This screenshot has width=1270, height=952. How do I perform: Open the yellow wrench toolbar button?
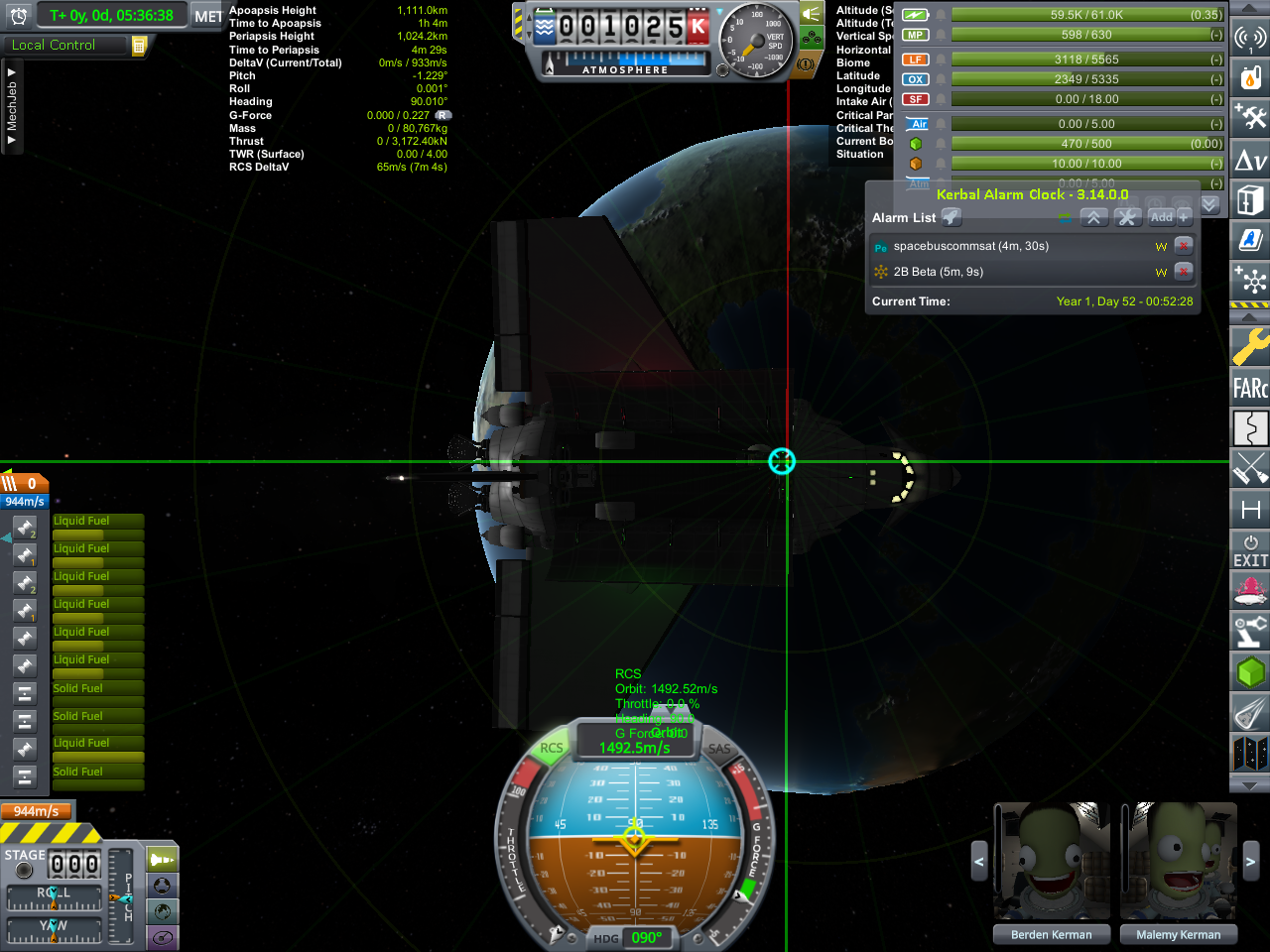(x=1250, y=347)
